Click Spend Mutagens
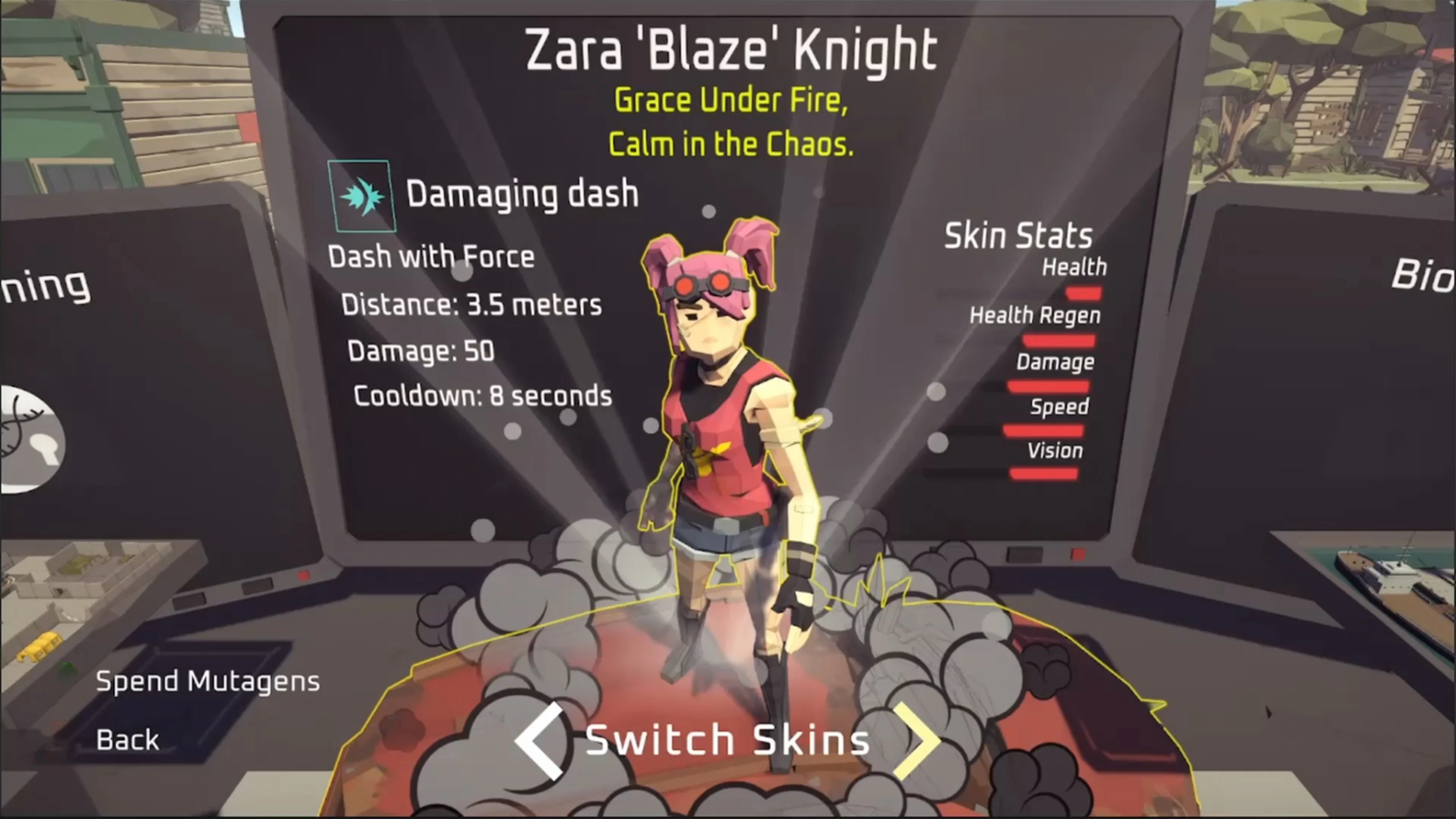The height and width of the screenshot is (819, 1456). (207, 682)
